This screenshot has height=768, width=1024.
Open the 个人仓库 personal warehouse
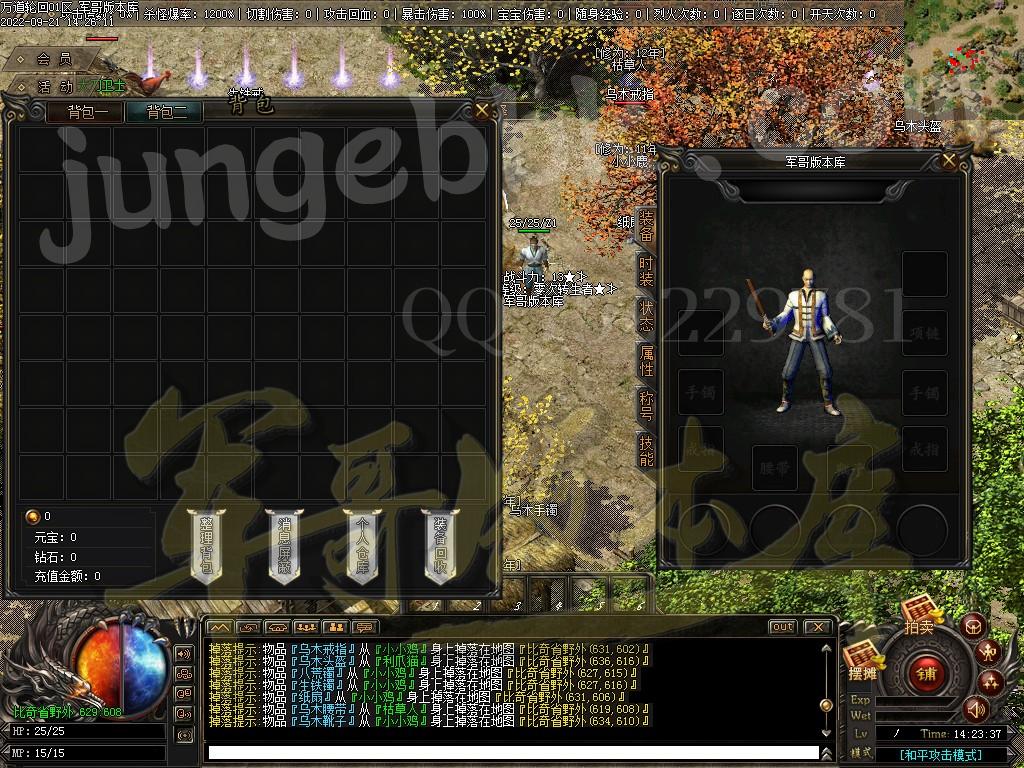pos(362,545)
